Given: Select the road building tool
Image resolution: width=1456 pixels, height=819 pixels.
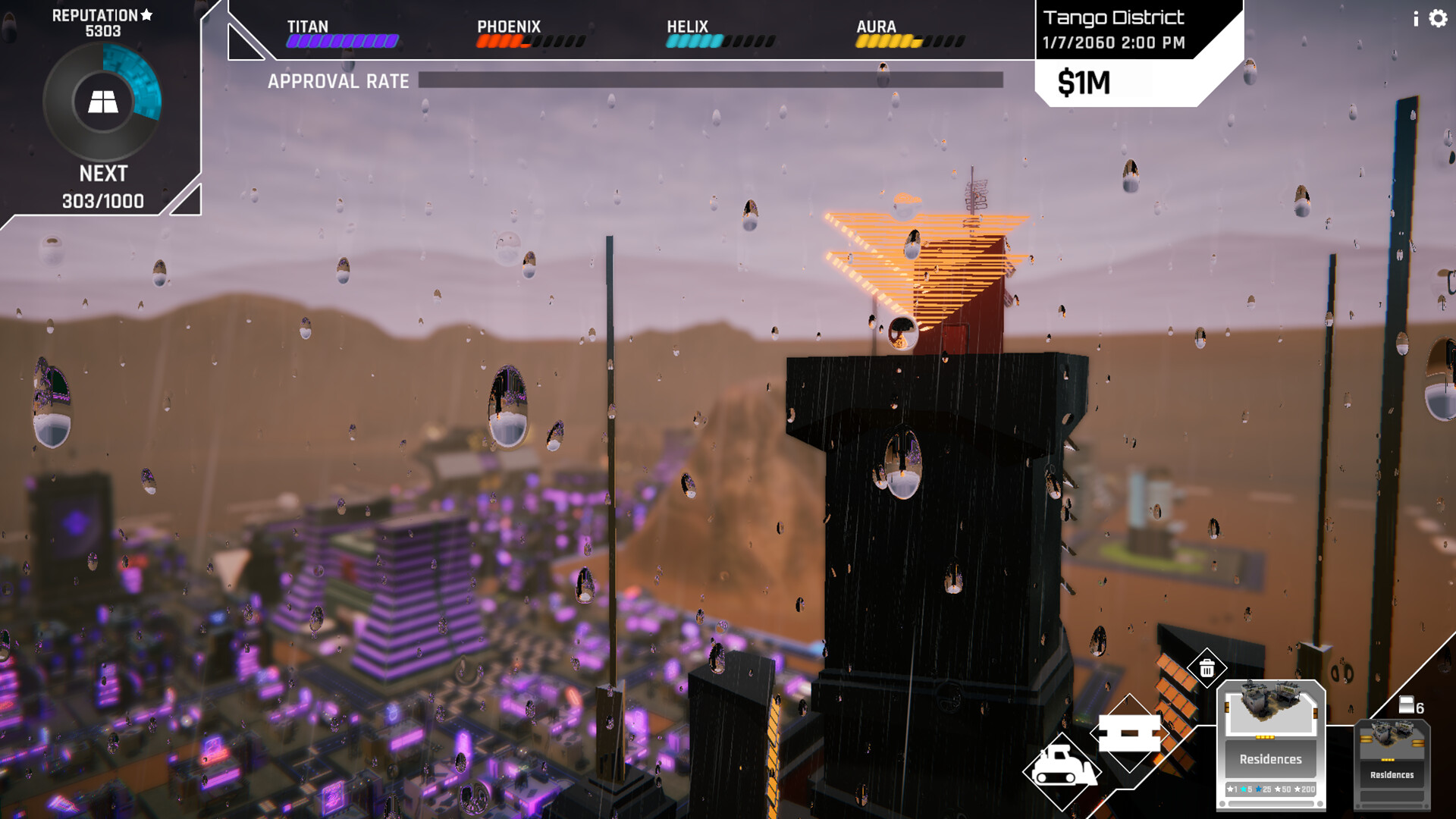Looking at the screenshot, I should [x=1129, y=733].
